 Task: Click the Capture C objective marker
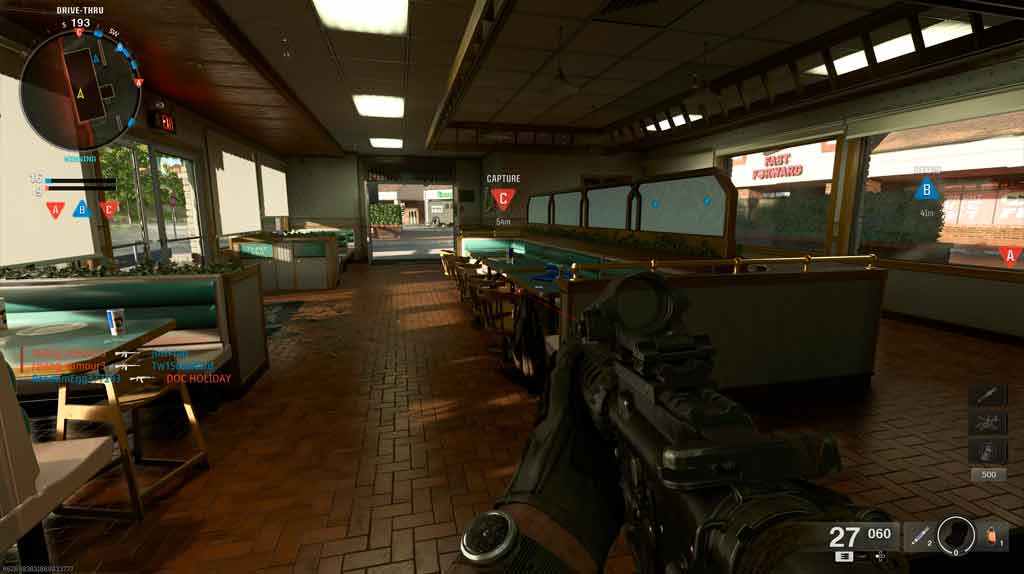click(x=503, y=198)
